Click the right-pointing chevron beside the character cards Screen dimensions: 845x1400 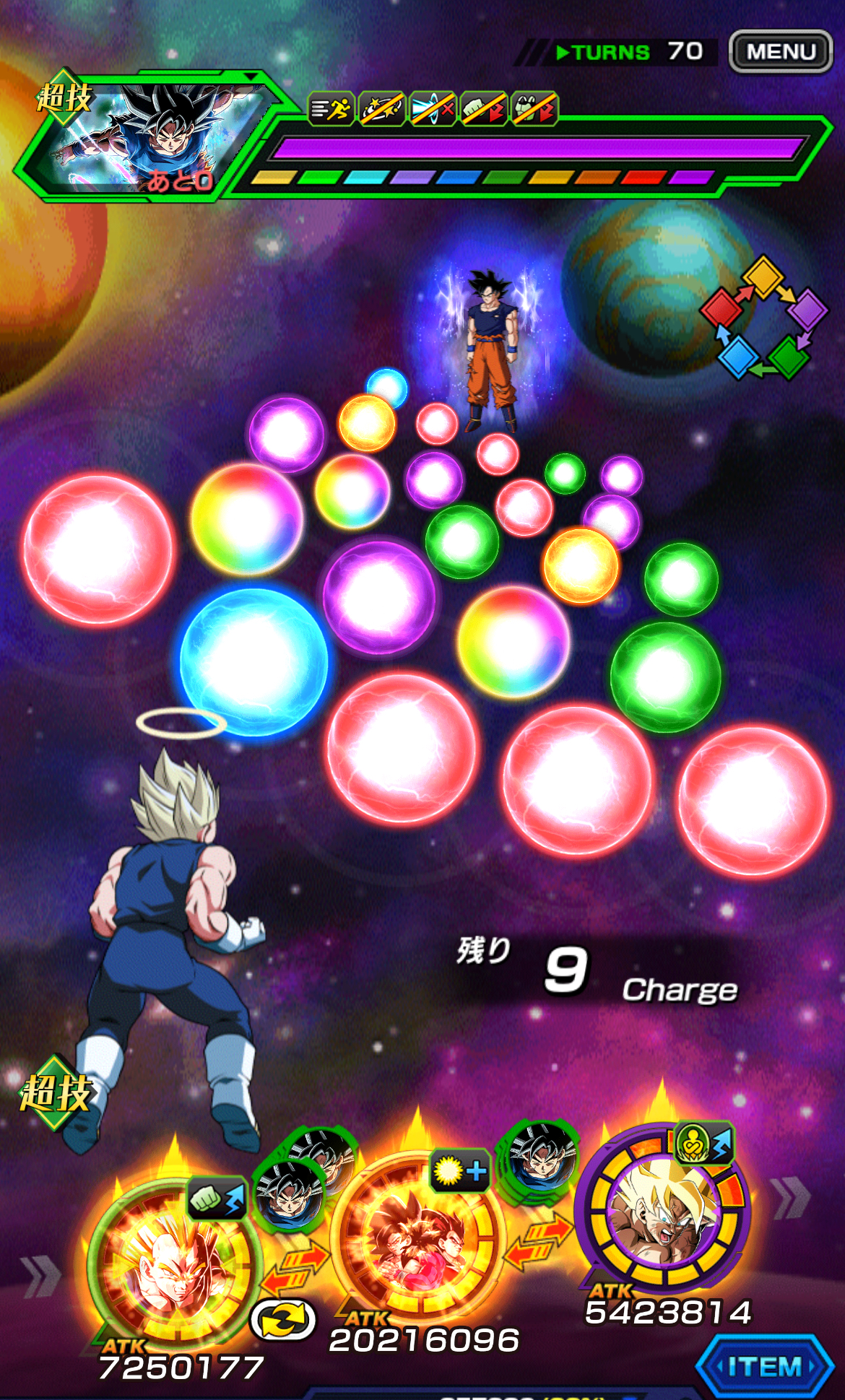[791, 1197]
